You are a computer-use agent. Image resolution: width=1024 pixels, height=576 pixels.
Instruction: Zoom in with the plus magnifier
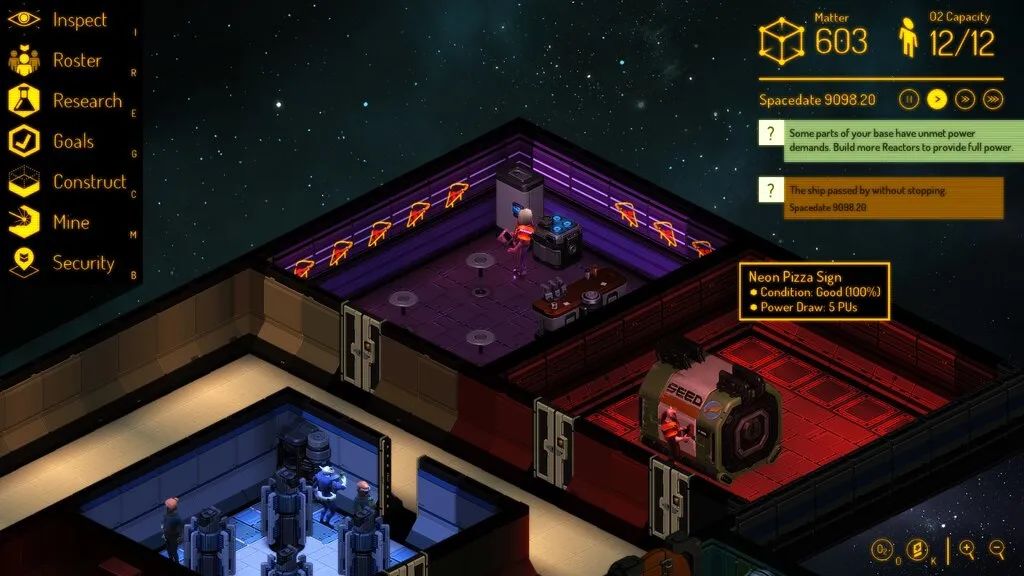(967, 549)
